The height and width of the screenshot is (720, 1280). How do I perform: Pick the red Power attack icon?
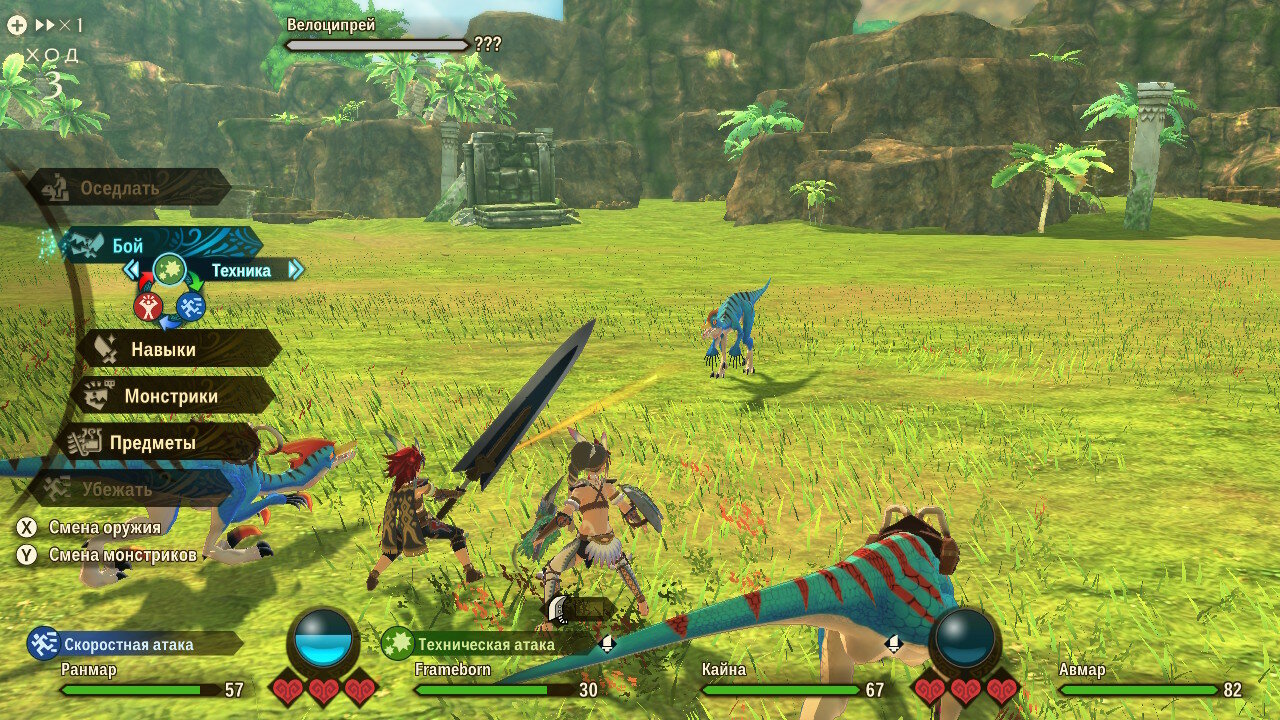148,307
